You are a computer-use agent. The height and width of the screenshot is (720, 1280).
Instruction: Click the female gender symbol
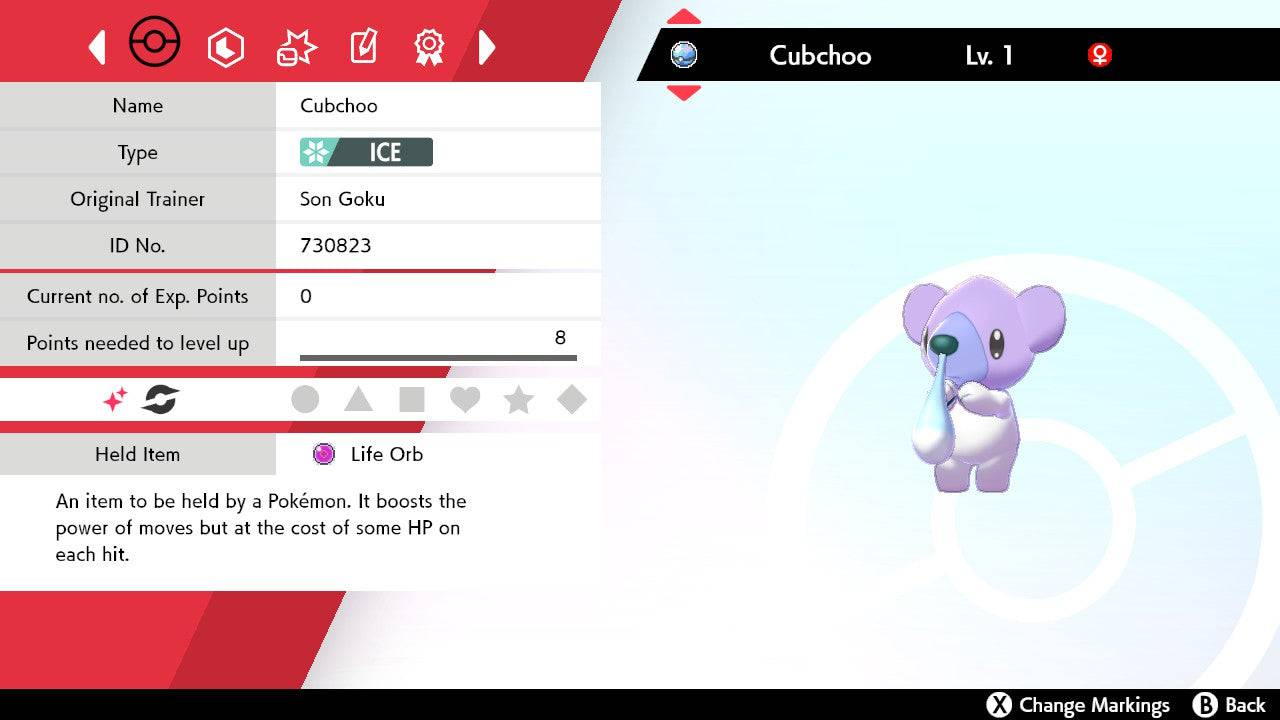pos(1100,55)
